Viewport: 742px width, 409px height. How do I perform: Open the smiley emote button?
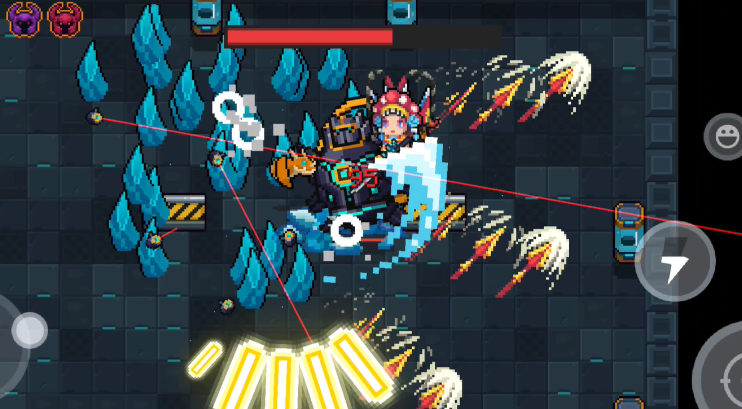[723, 134]
